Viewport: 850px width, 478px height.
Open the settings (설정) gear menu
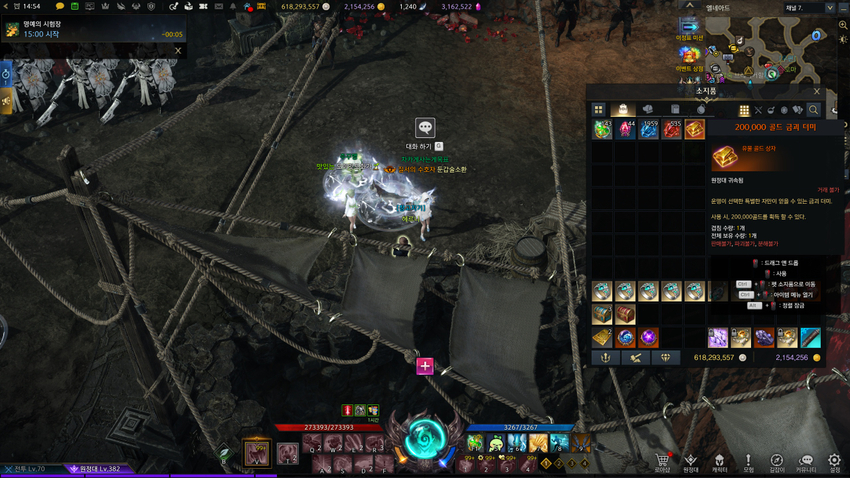coord(835,461)
